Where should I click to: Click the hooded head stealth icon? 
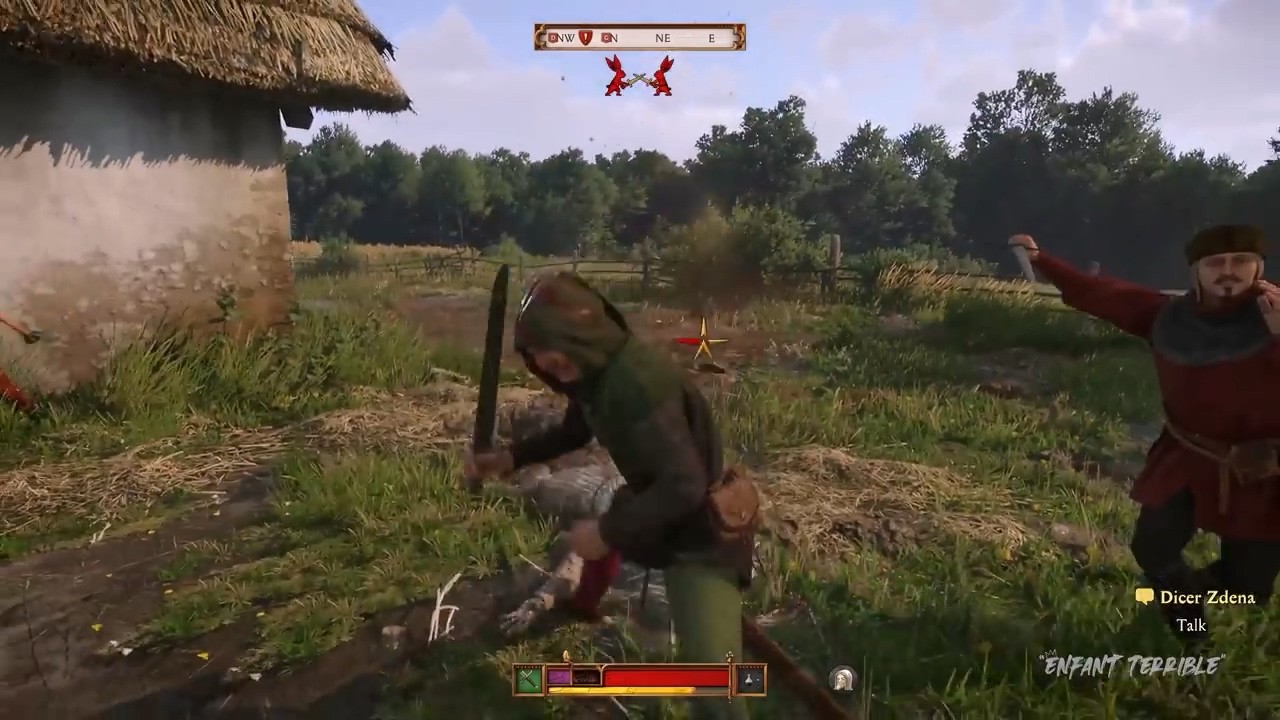842,679
